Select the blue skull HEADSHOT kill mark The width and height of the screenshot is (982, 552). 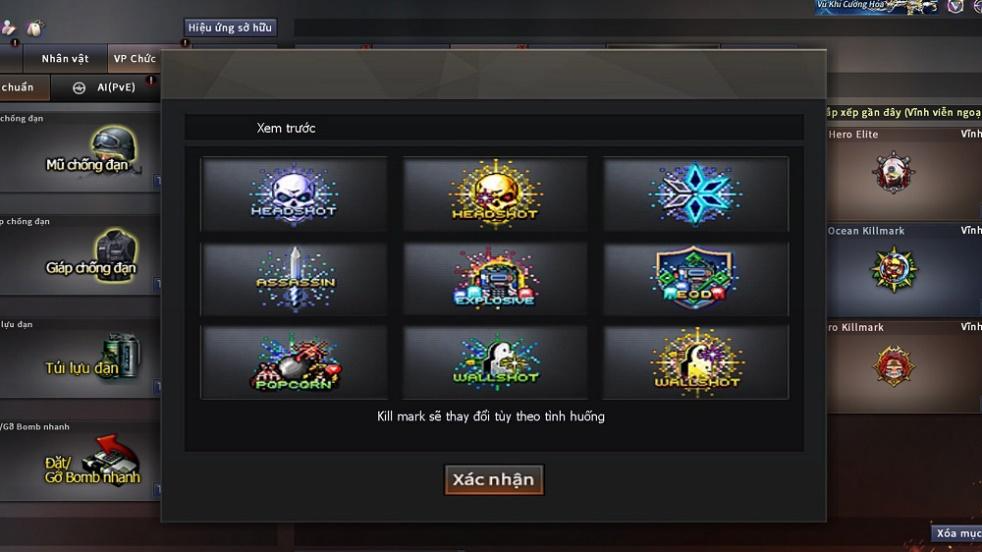(x=294, y=193)
